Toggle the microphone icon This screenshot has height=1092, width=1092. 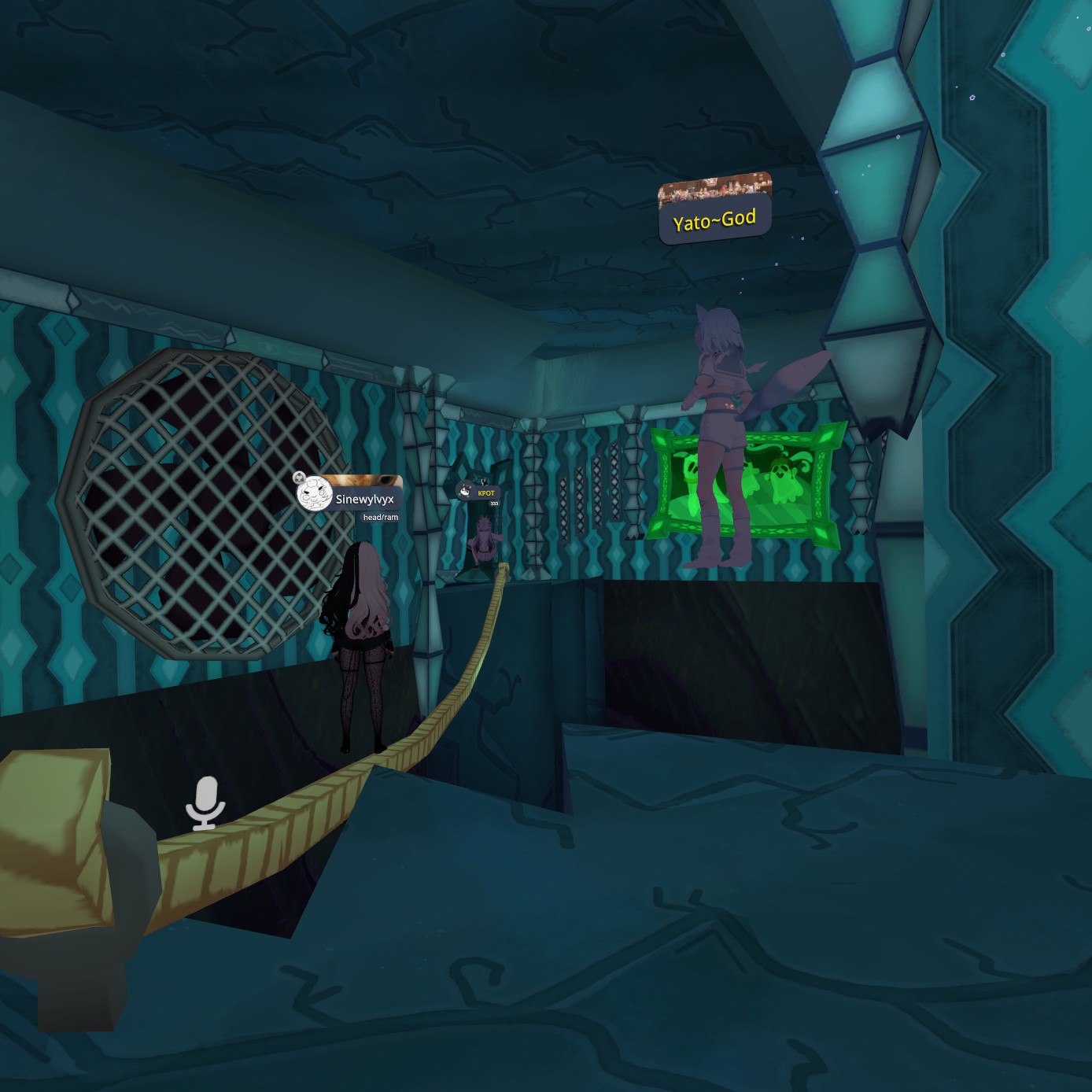205,803
